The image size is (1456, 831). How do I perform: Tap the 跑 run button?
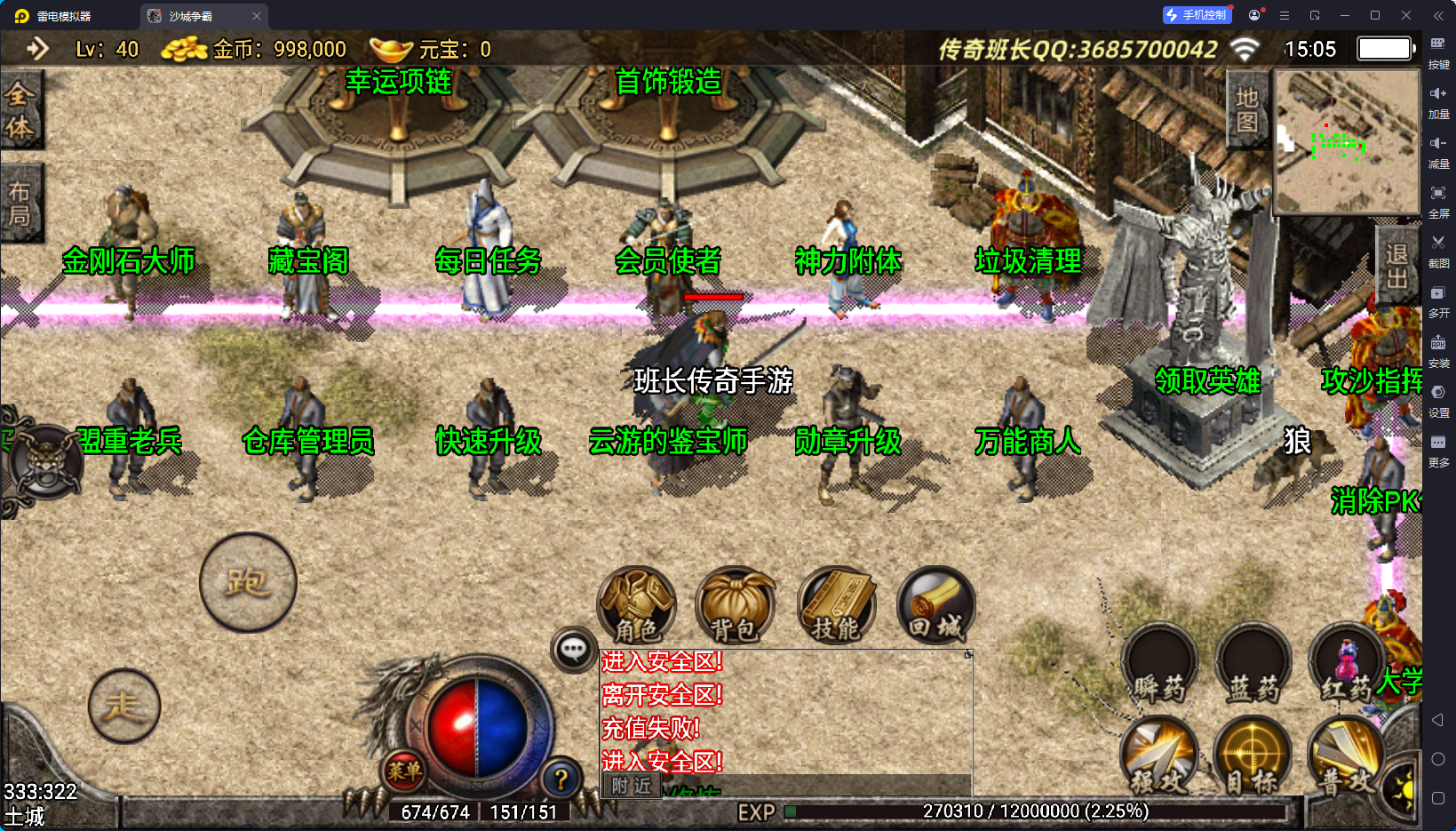coord(248,582)
